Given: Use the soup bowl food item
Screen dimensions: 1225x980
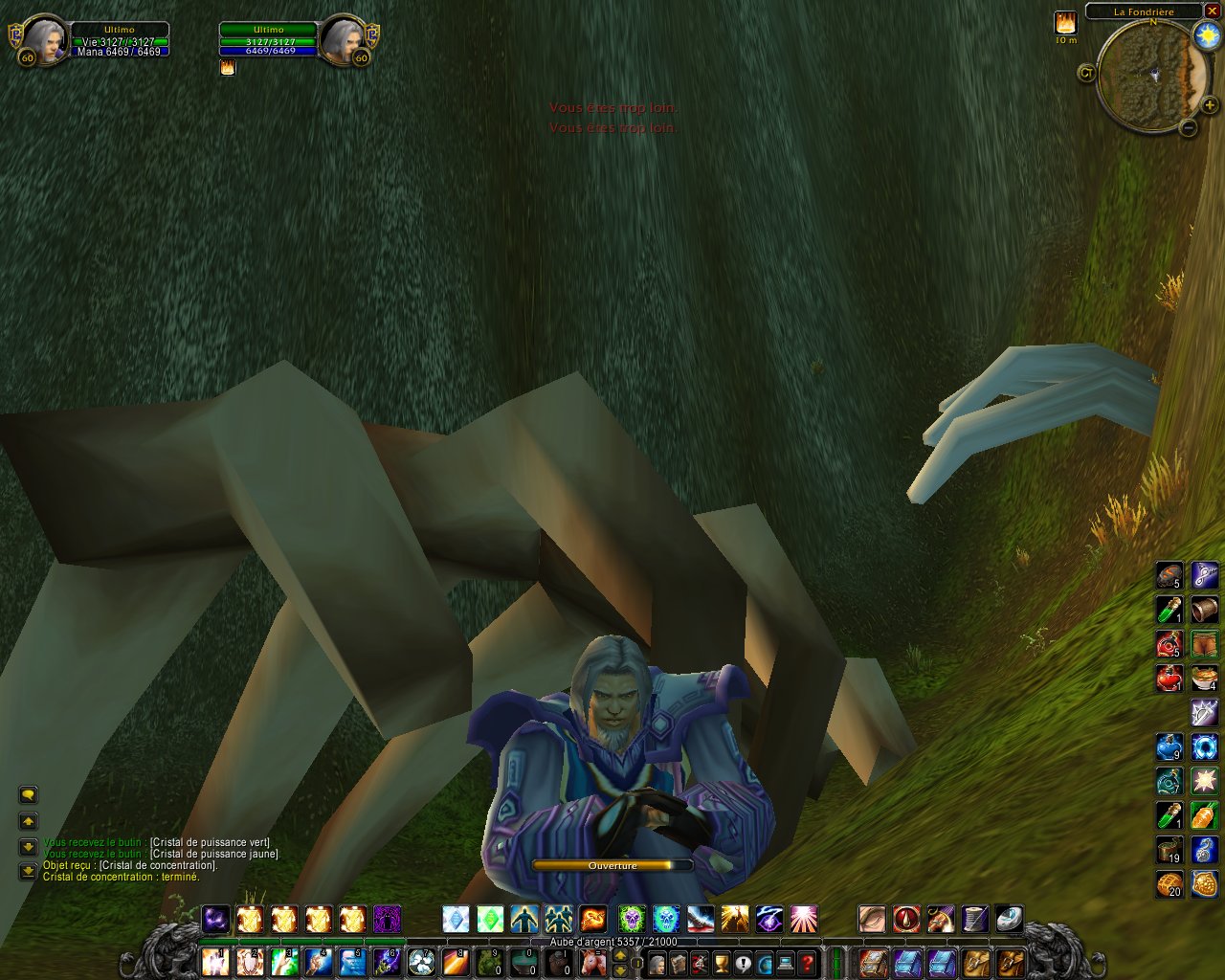Looking at the screenshot, I should [1204, 678].
